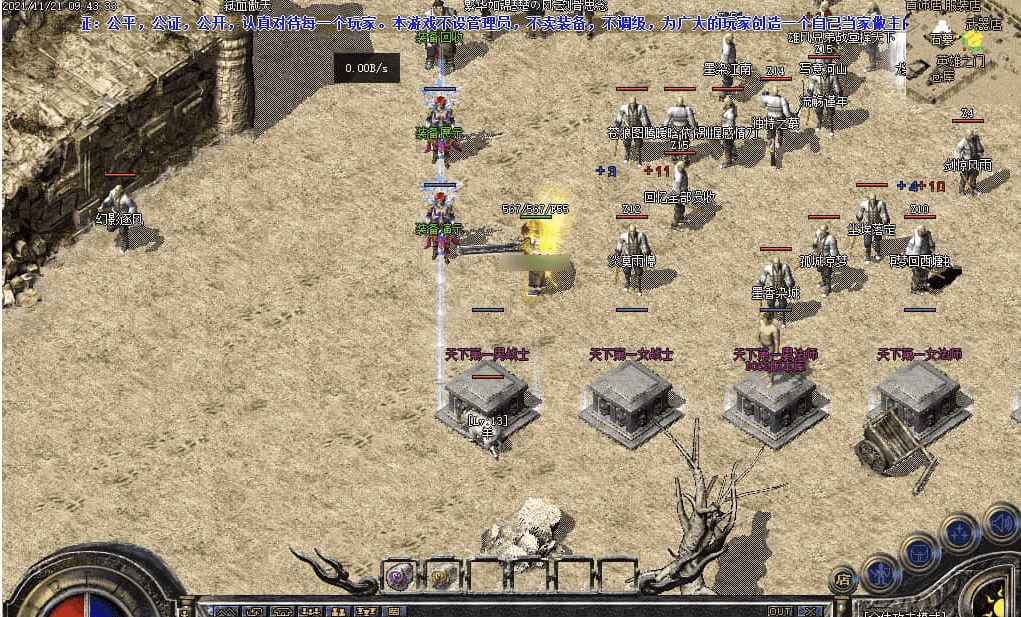Toggle the speaker sound round button
Image resolution: width=1021 pixels, height=617 pixels.
click(x=1001, y=522)
